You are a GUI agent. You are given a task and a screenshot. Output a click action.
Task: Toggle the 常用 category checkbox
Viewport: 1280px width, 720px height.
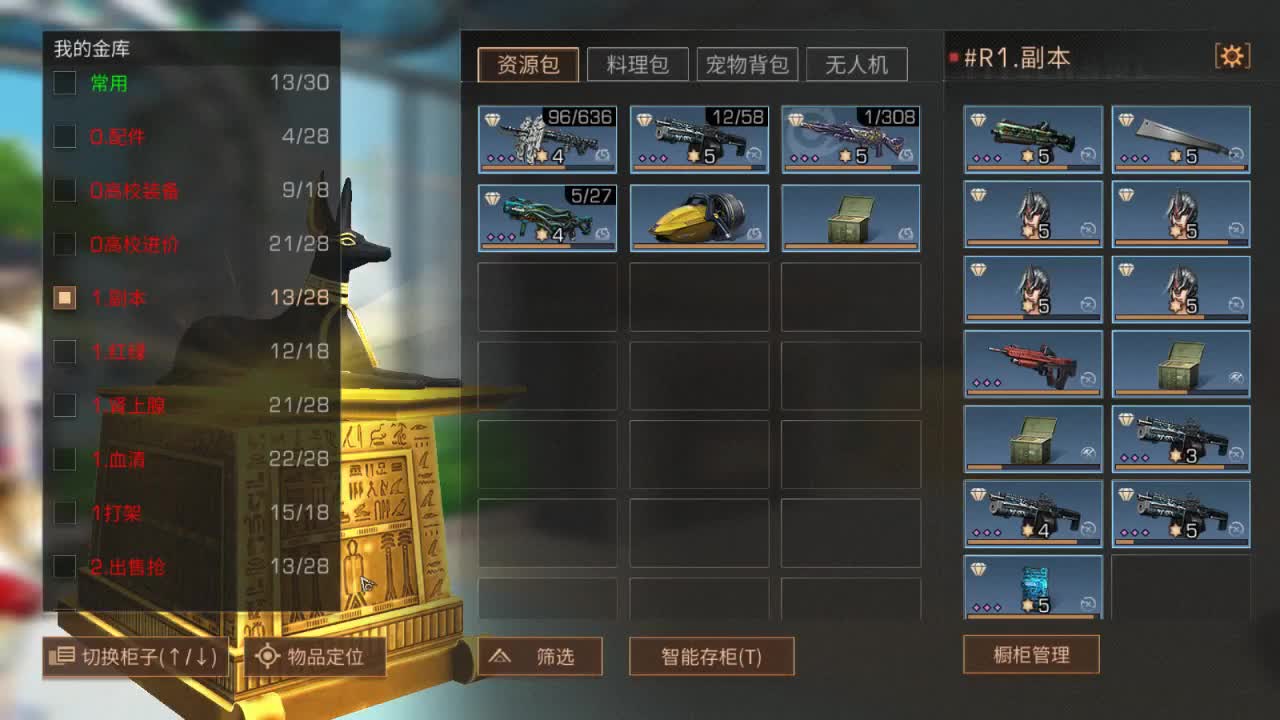[63, 83]
